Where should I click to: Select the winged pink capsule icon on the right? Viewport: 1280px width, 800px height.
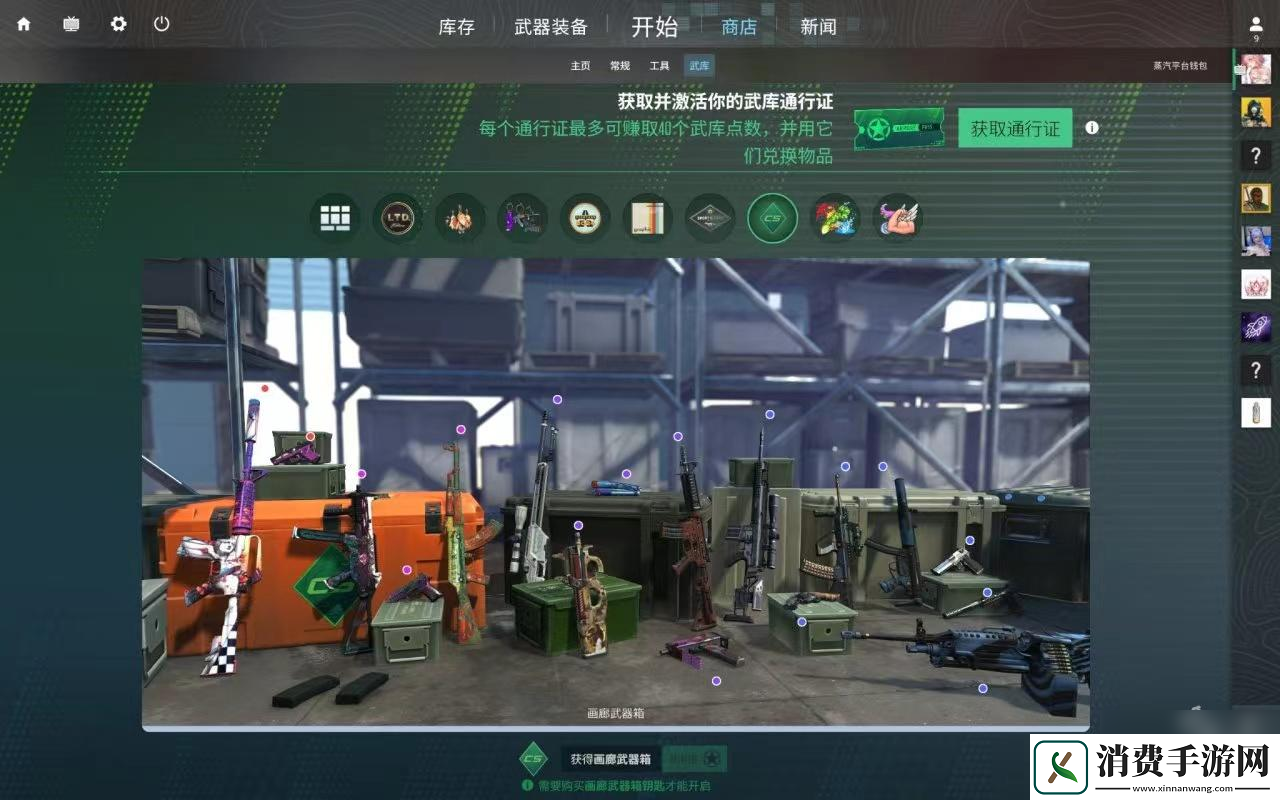tap(897, 218)
